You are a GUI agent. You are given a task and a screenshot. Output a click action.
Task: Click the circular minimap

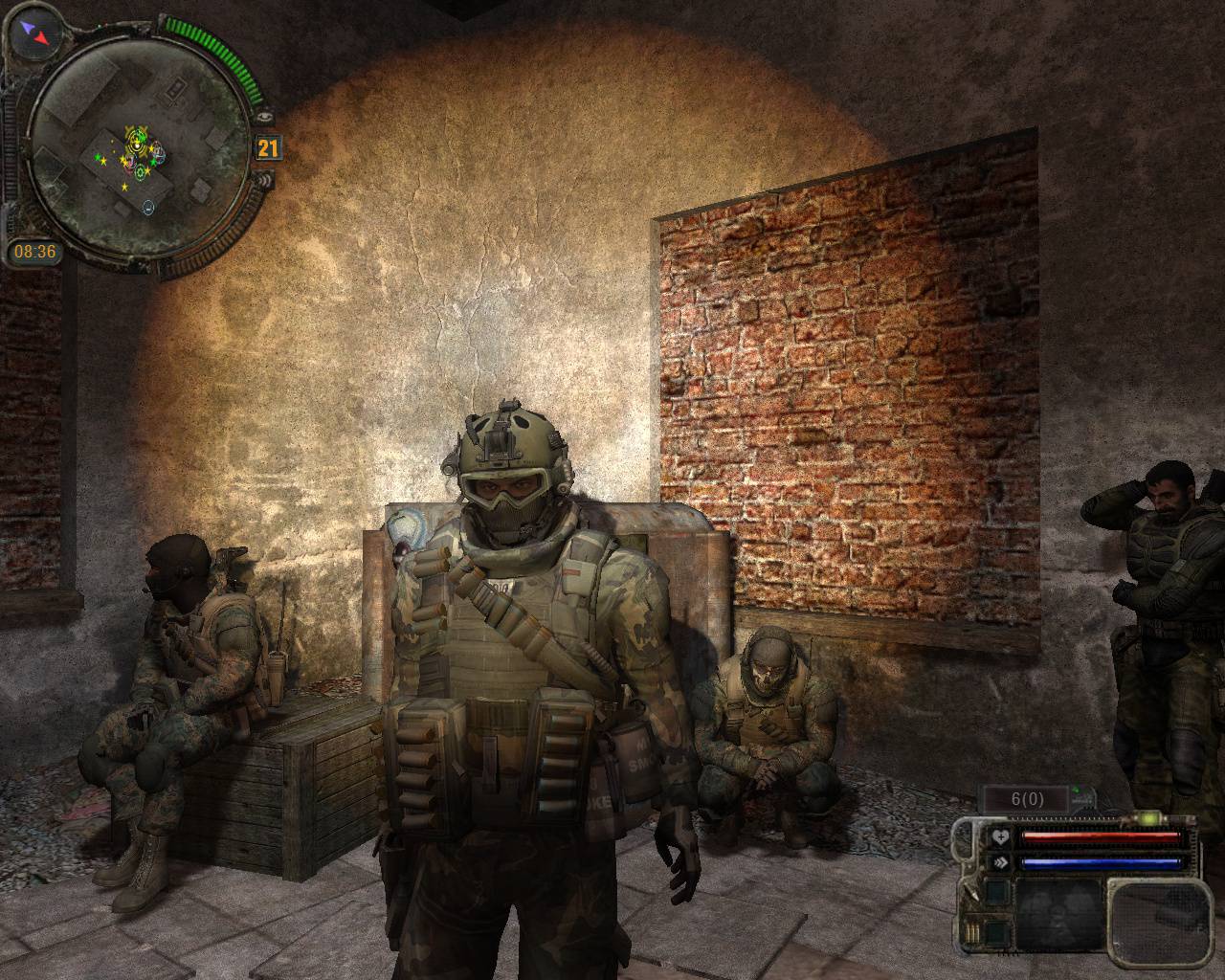click(139, 145)
